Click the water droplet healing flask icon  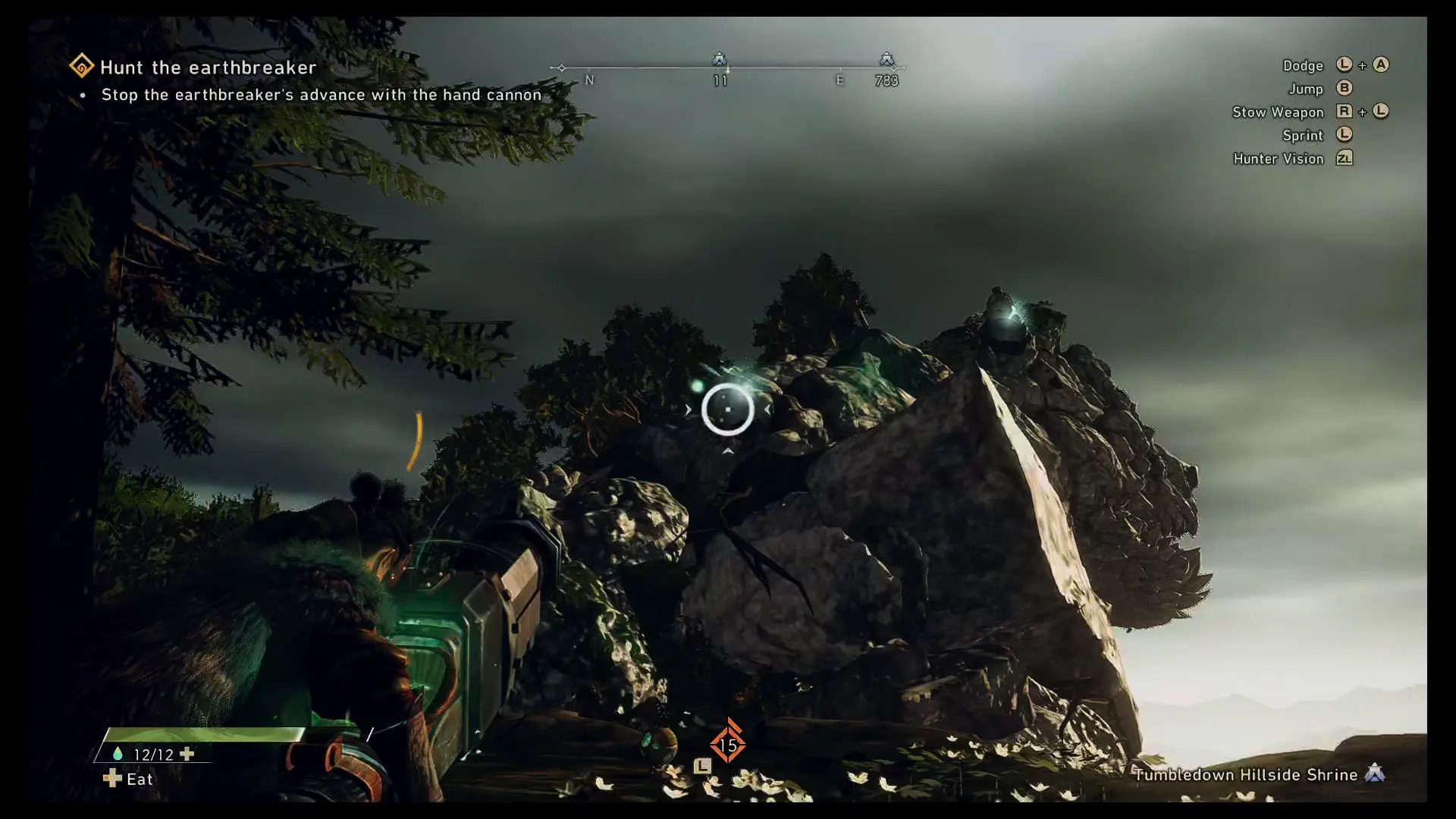tap(118, 754)
